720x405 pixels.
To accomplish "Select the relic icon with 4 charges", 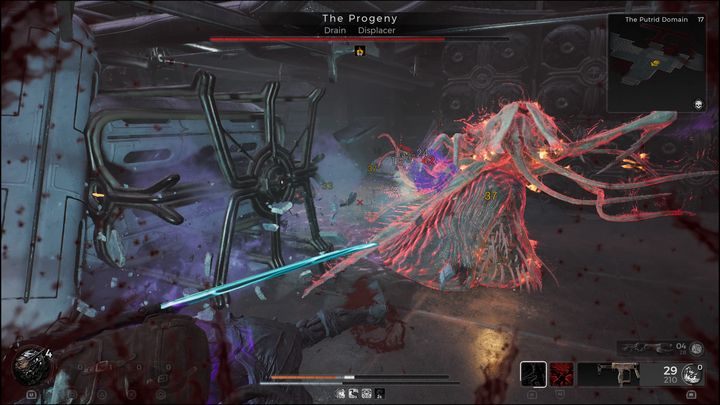I will (28, 366).
